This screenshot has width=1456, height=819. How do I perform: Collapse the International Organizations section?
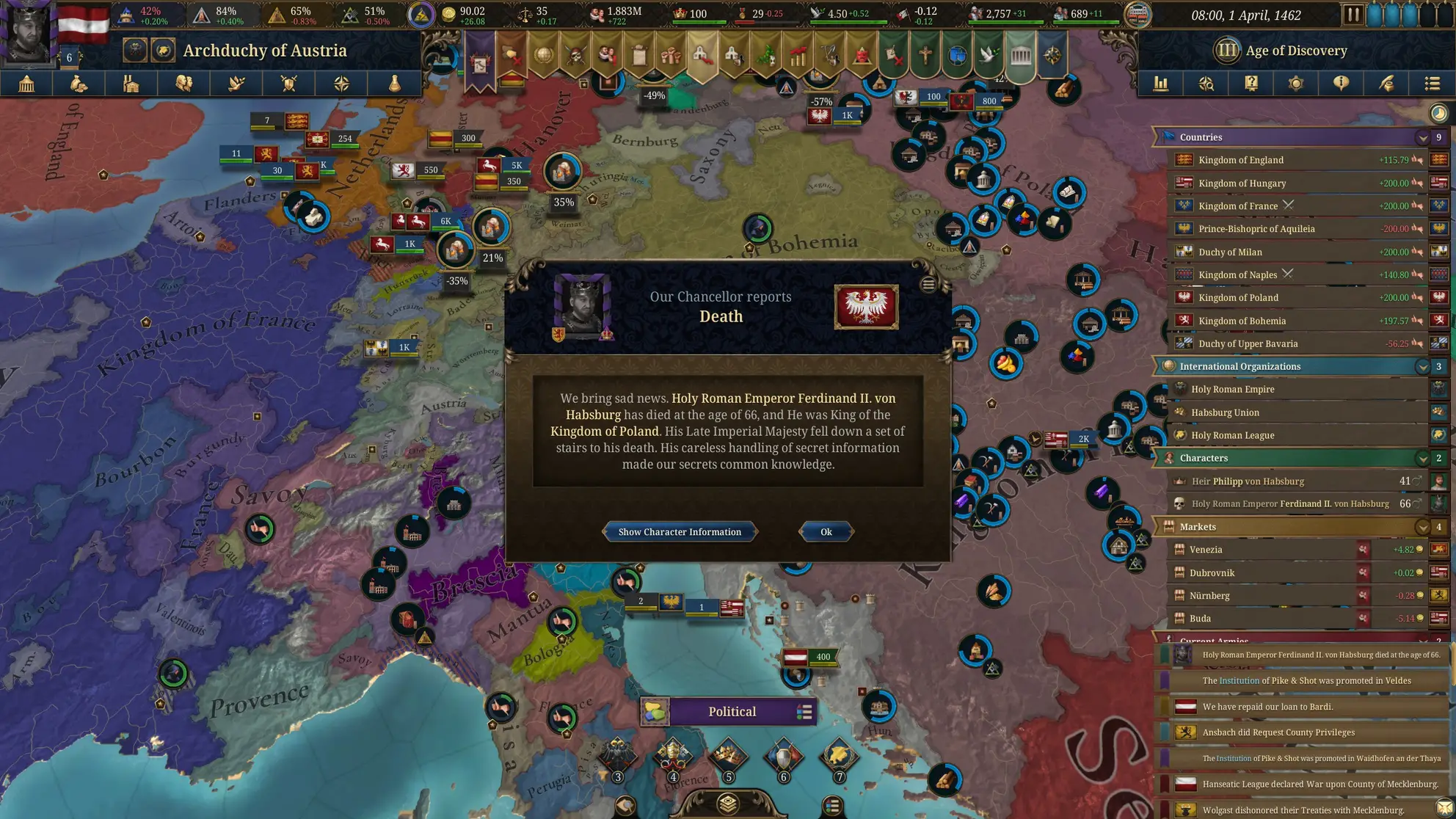point(1424,366)
